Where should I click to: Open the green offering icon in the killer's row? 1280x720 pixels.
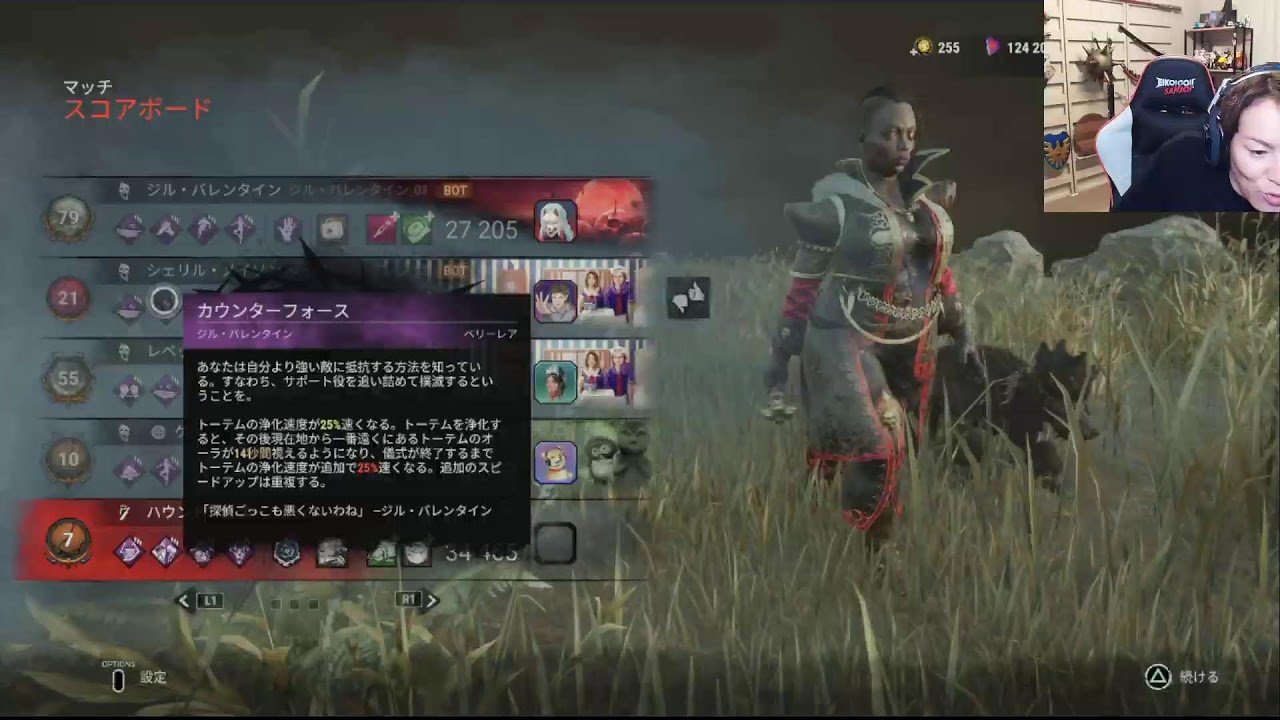coord(383,553)
